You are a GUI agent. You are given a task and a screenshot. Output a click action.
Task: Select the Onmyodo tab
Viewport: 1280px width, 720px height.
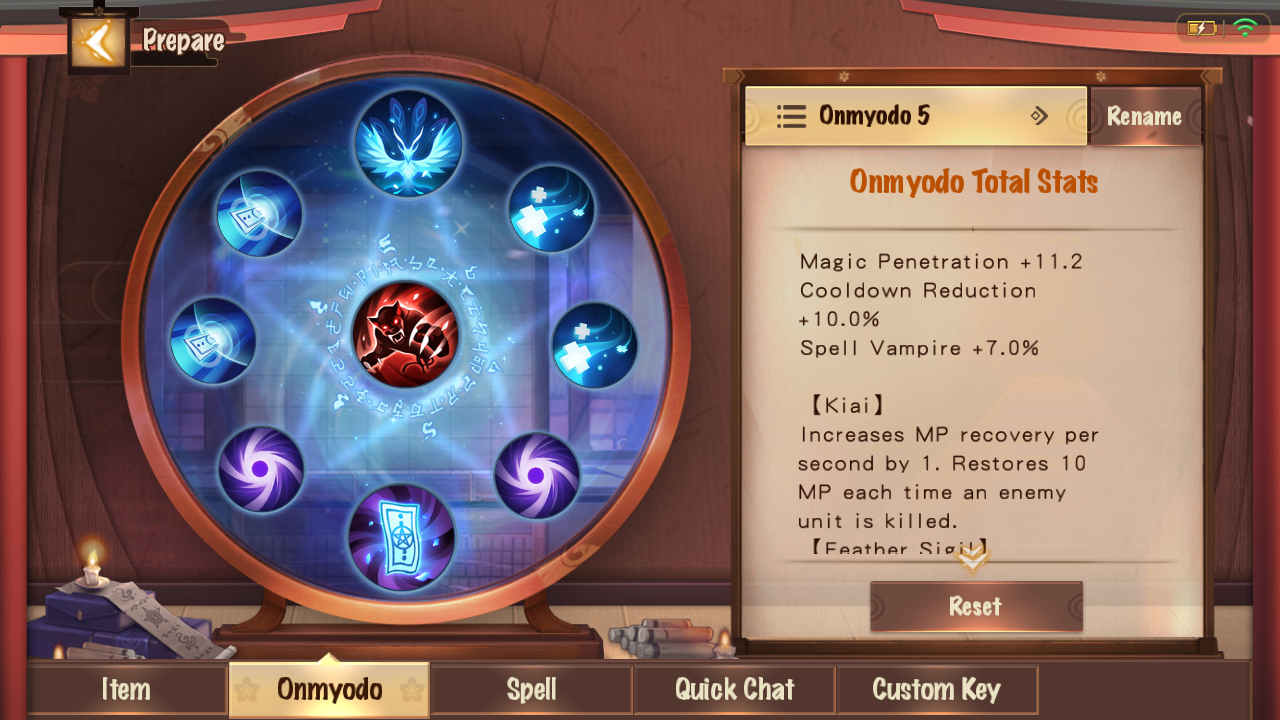329,689
